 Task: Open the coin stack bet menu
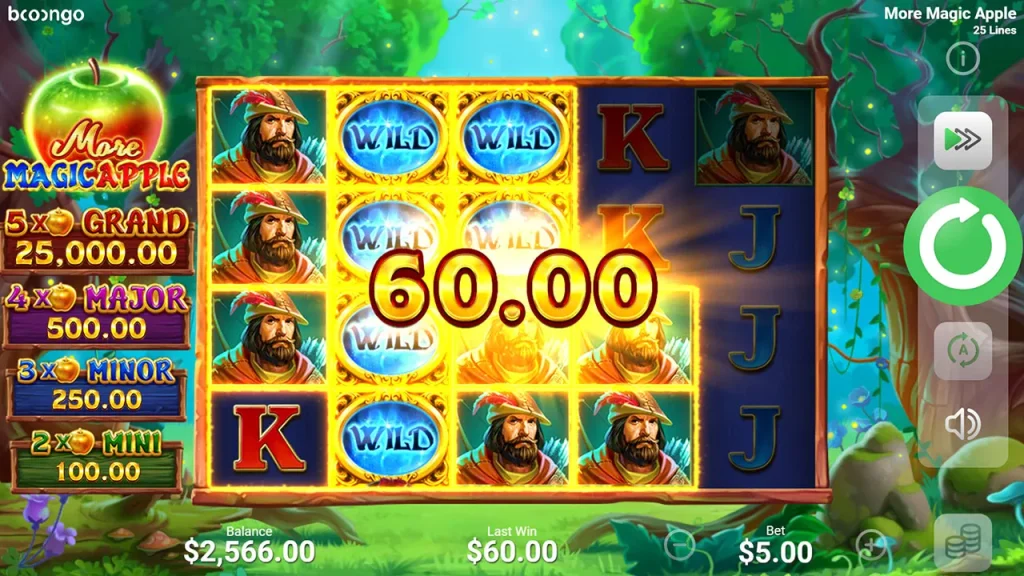pos(962,541)
